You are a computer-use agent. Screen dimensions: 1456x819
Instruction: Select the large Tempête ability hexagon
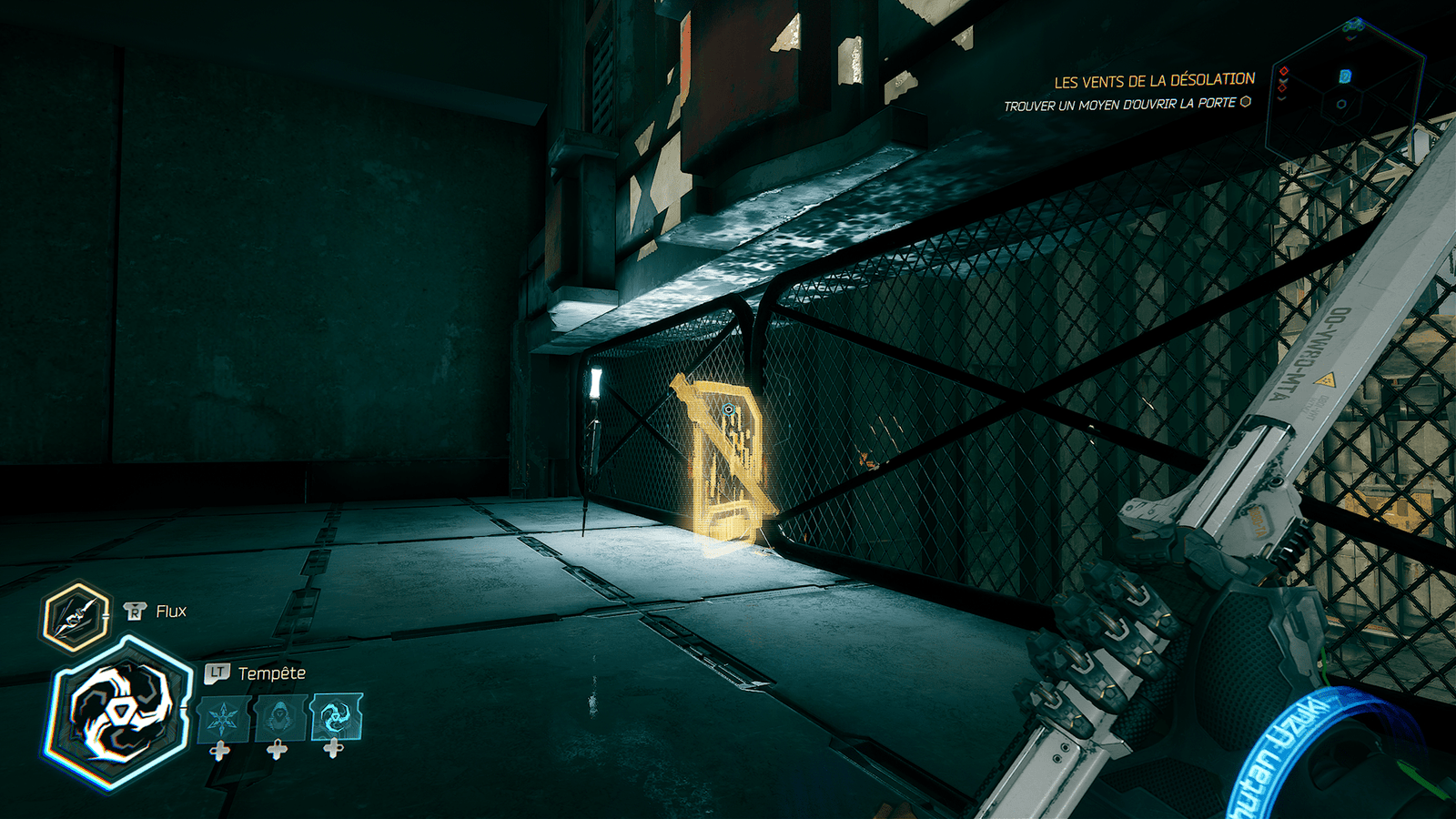120,710
